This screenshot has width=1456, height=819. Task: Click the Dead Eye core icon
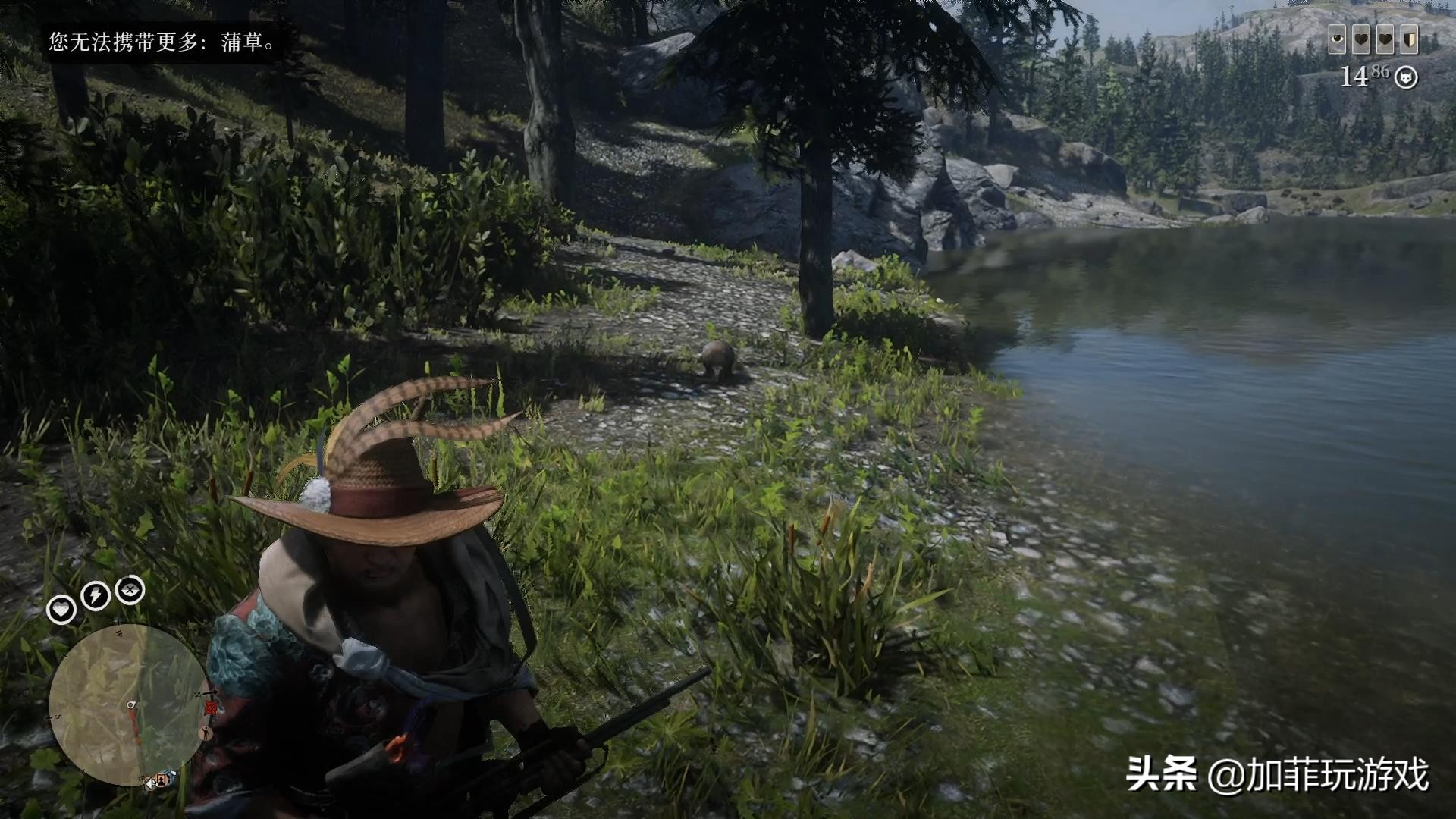pyautogui.click(x=130, y=591)
